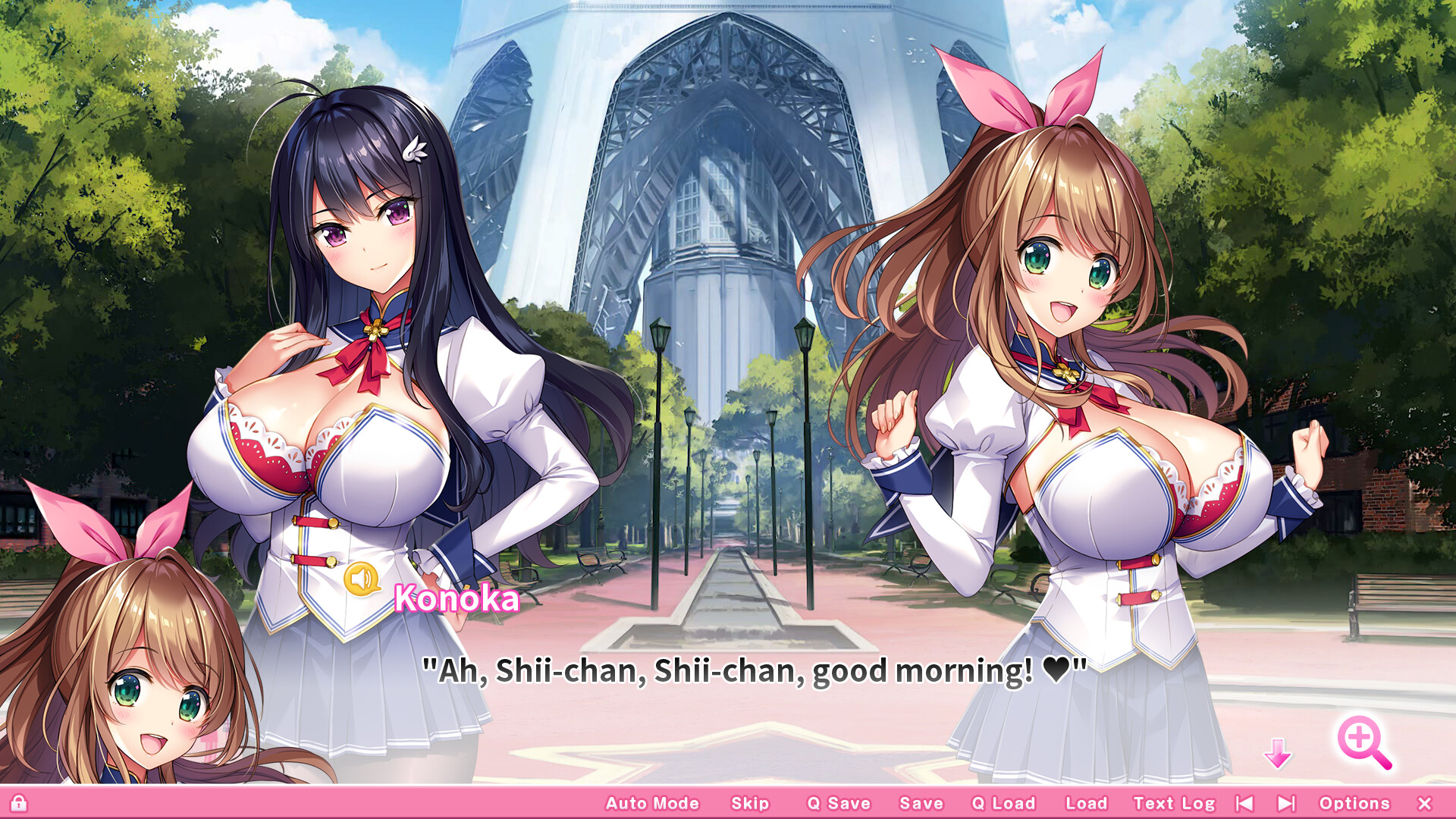Click Konoka's name label above the dialogue
Screen dimensions: 1456x819
pyautogui.click(x=457, y=601)
